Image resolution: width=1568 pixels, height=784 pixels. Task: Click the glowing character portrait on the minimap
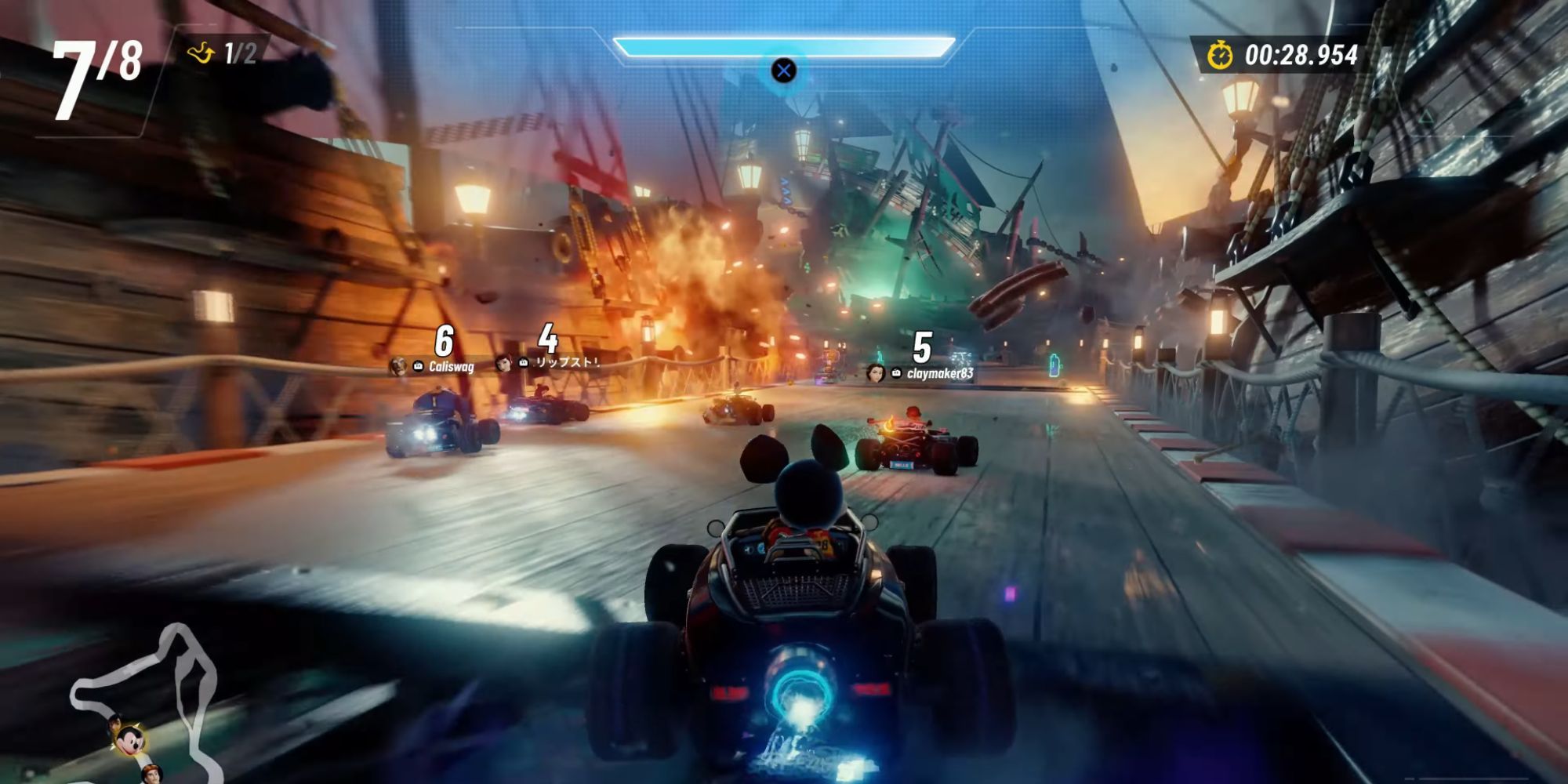tap(131, 742)
